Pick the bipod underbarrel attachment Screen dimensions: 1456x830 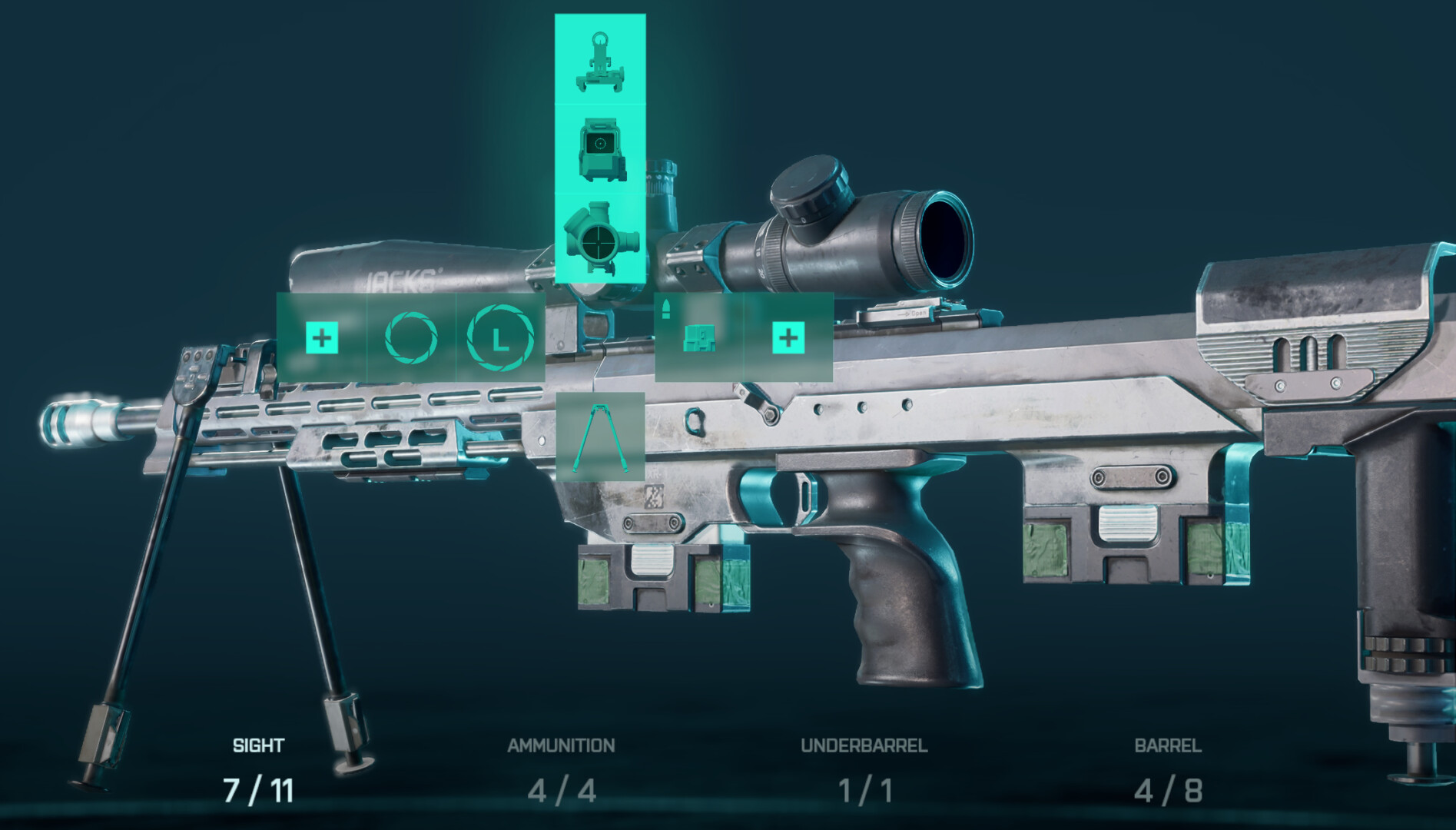600,437
